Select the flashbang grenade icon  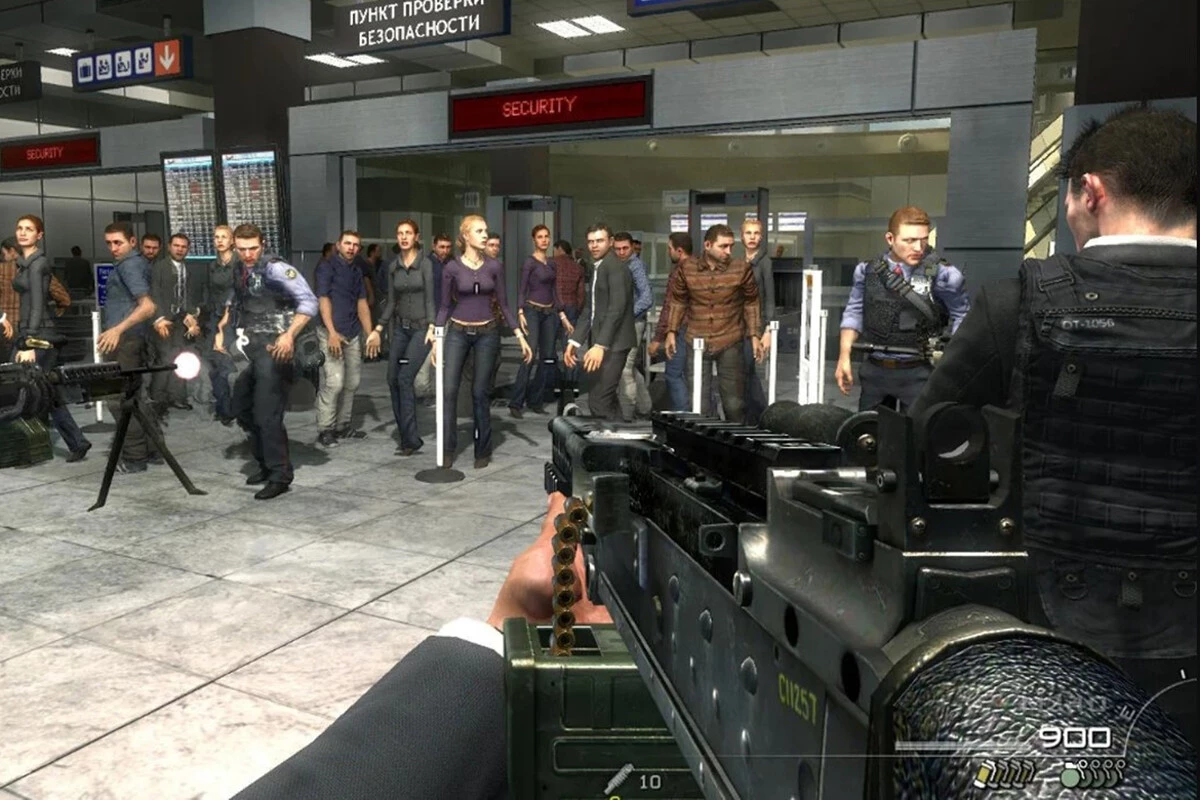pos(981,773)
